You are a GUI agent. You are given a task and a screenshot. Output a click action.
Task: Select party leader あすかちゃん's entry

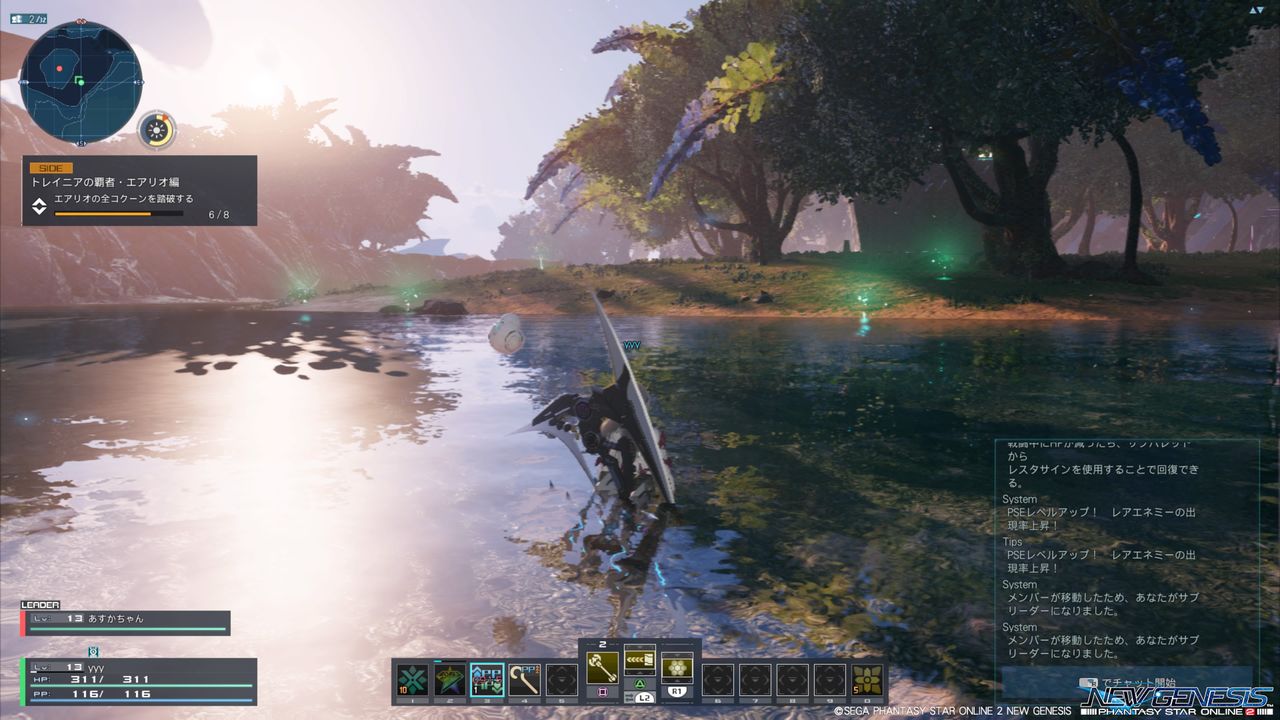[x=126, y=619]
